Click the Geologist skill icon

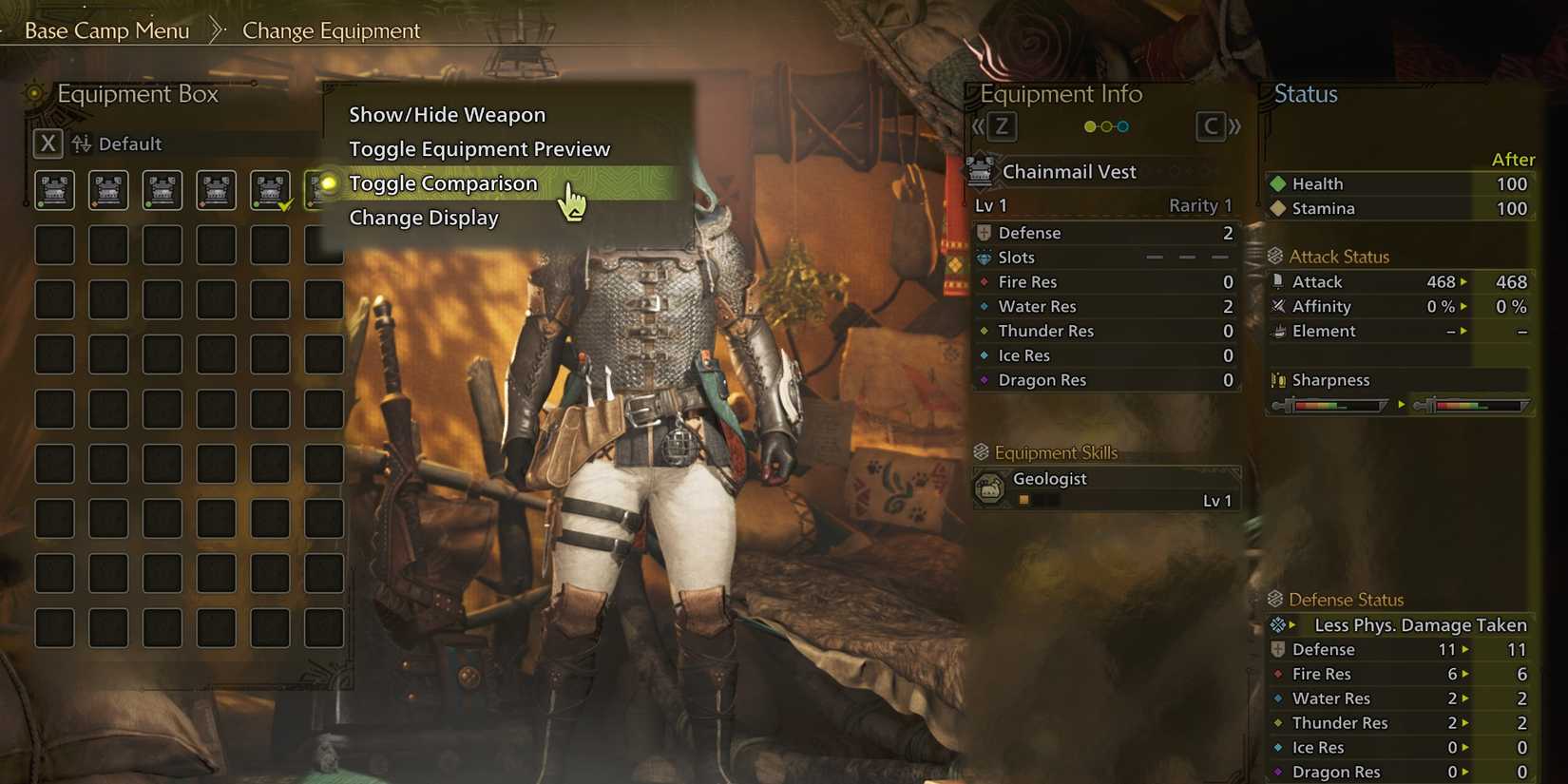[x=991, y=488]
